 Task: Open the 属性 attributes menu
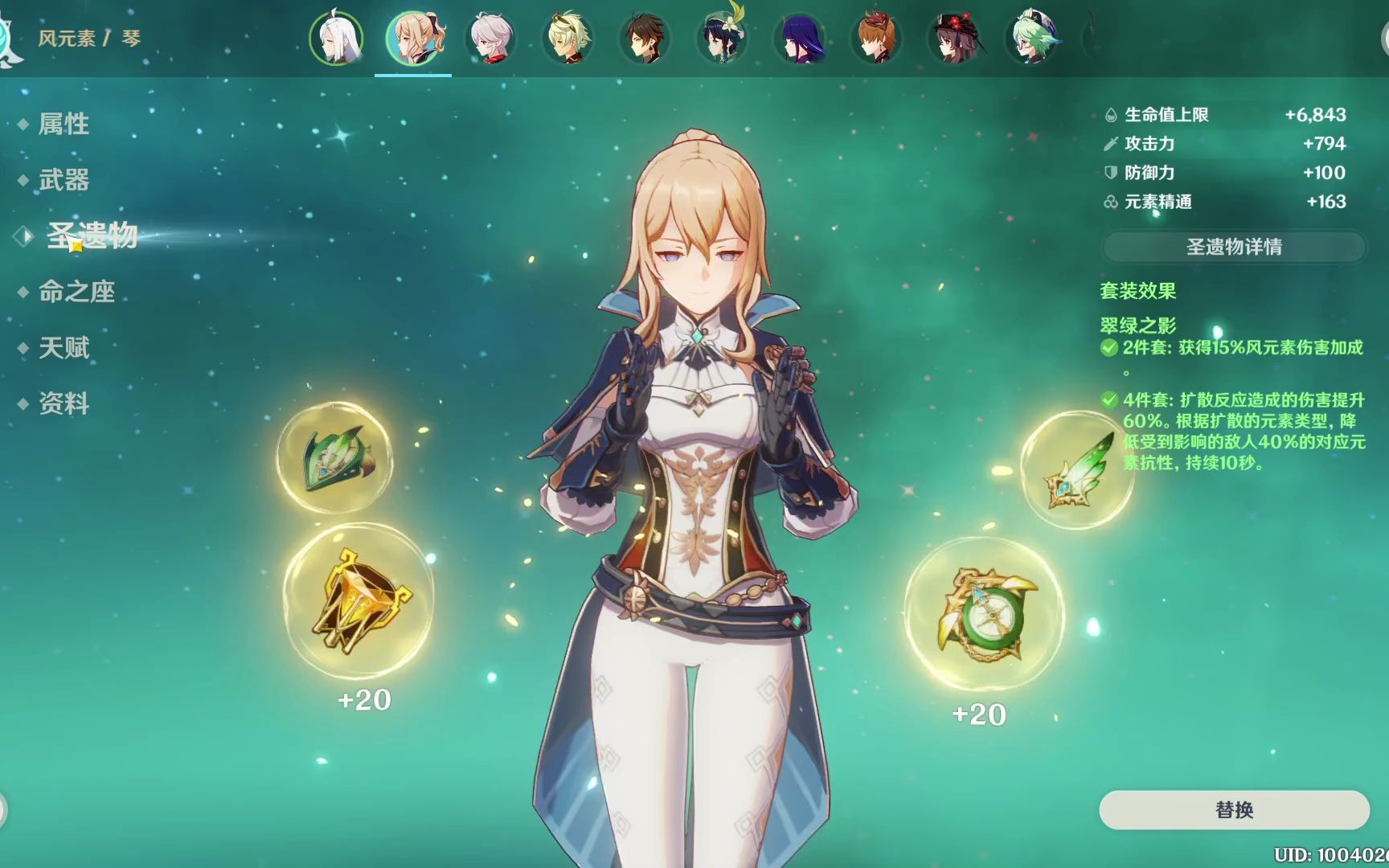pos(64,124)
